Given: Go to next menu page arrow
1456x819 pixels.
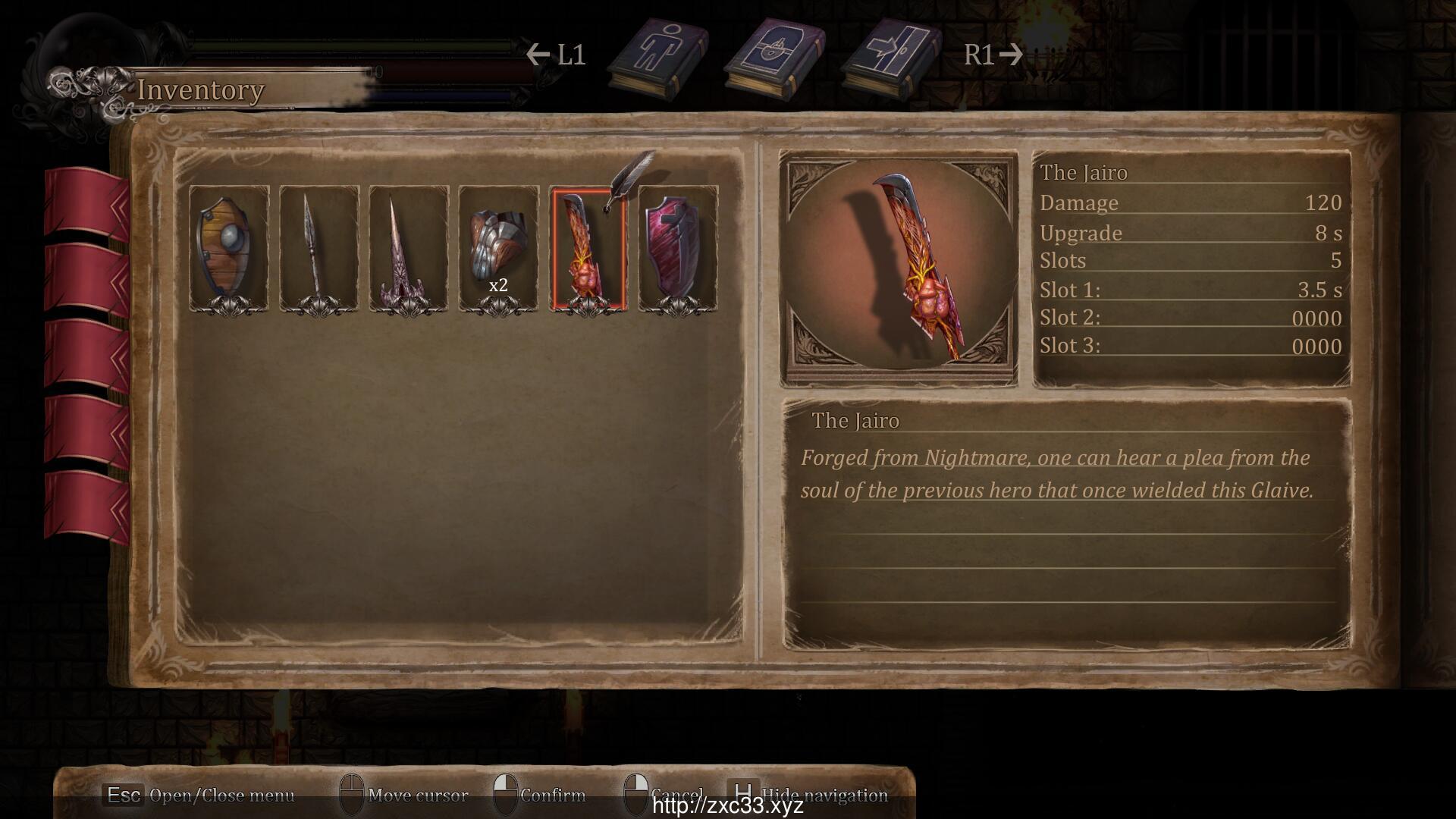Looking at the screenshot, I should 1011,55.
